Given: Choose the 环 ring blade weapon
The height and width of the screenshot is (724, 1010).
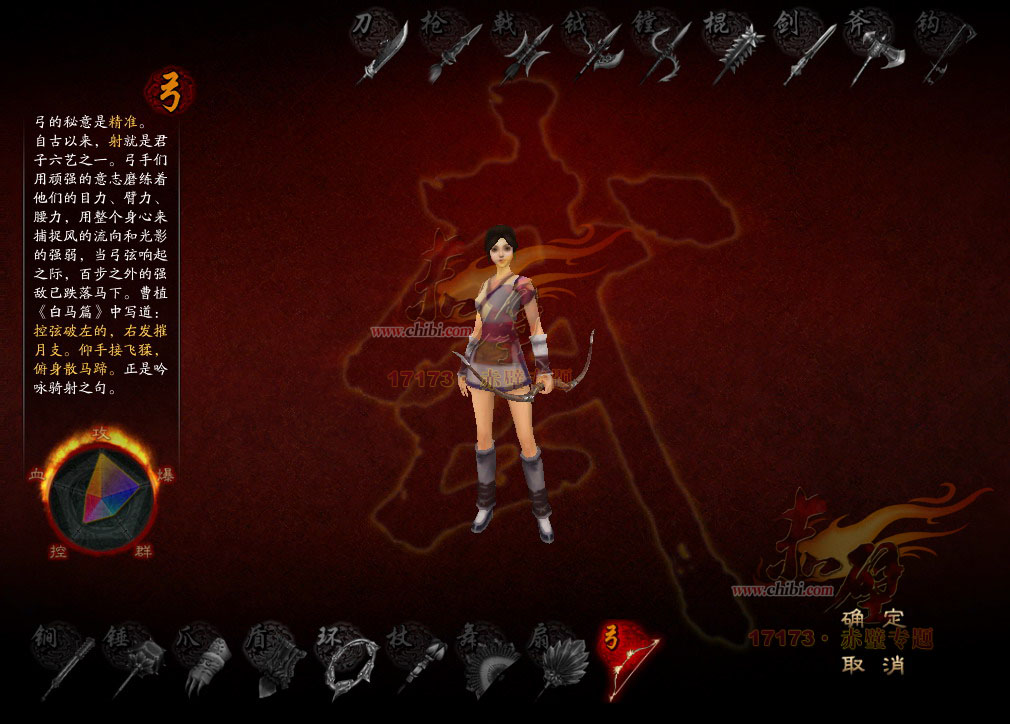Looking at the screenshot, I should (x=345, y=660).
